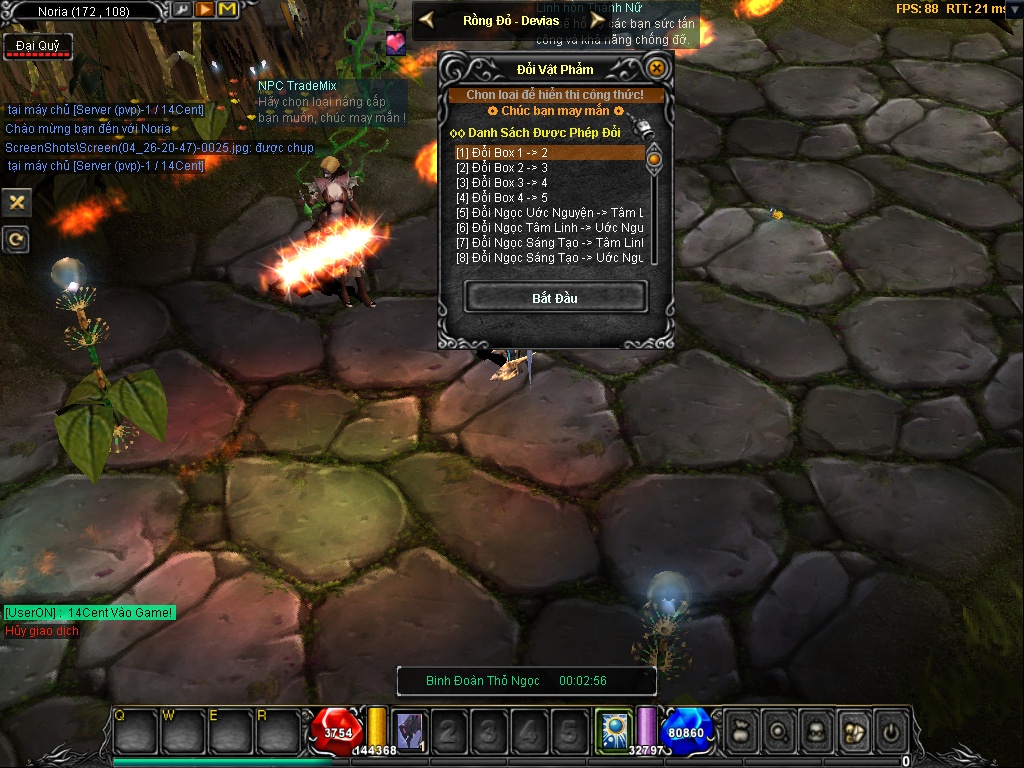This screenshot has width=1024, height=768.
Task: Open the bag icon in the bottom bar
Action: pyautogui.click(x=739, y=731)
